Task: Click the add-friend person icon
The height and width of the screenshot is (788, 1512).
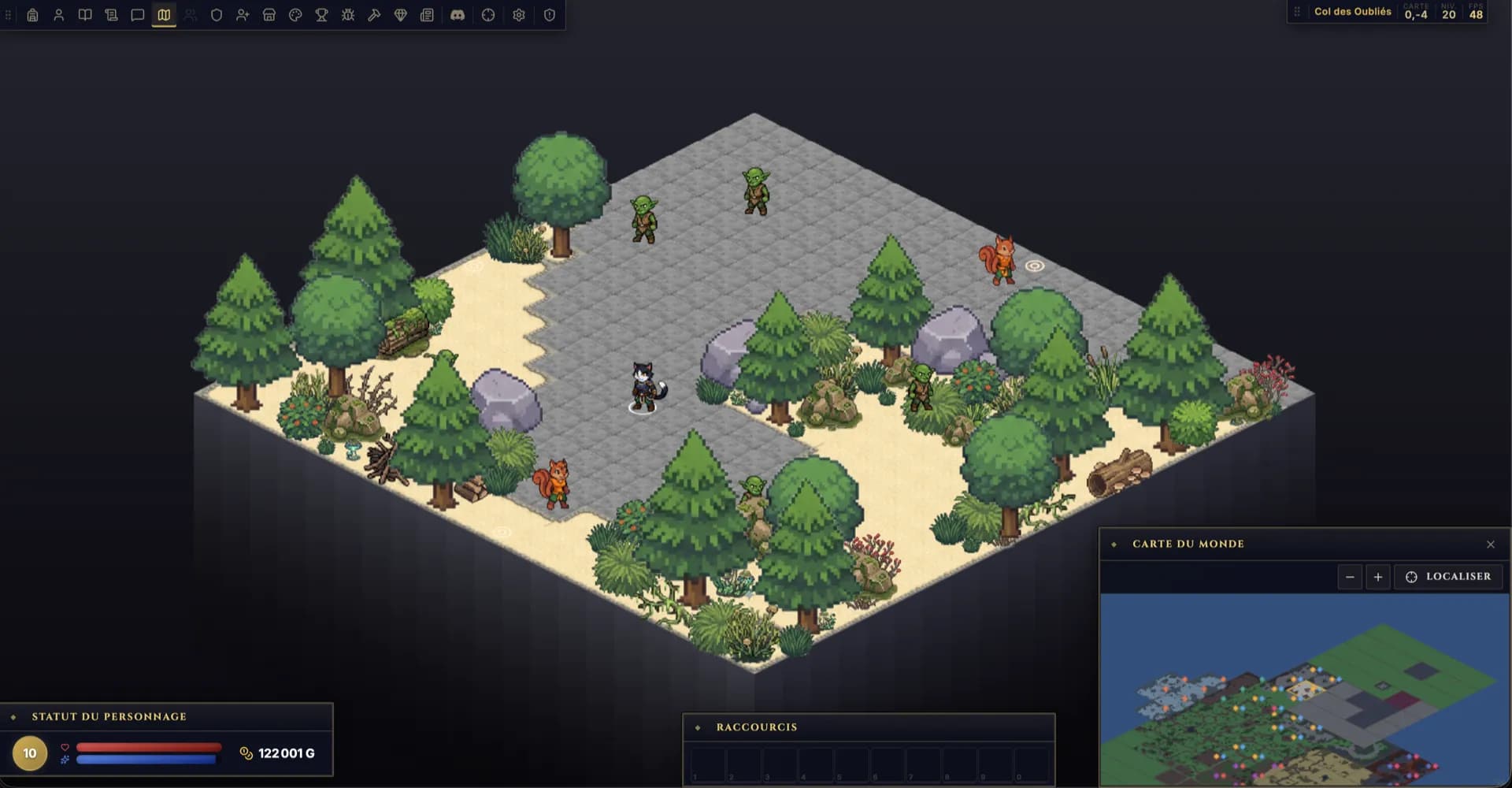Action: pyautogui.click(x=243, y=15)
